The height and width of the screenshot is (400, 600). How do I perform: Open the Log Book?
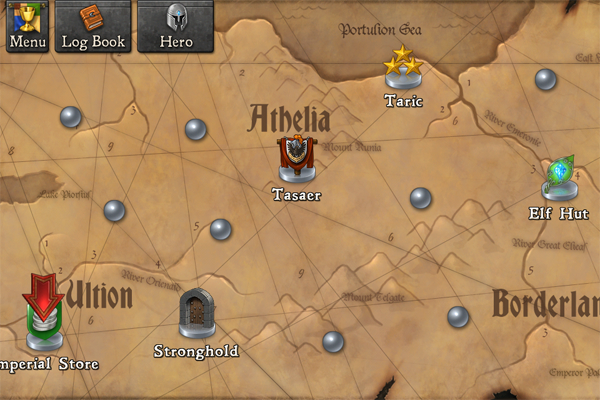click(92, 26)
